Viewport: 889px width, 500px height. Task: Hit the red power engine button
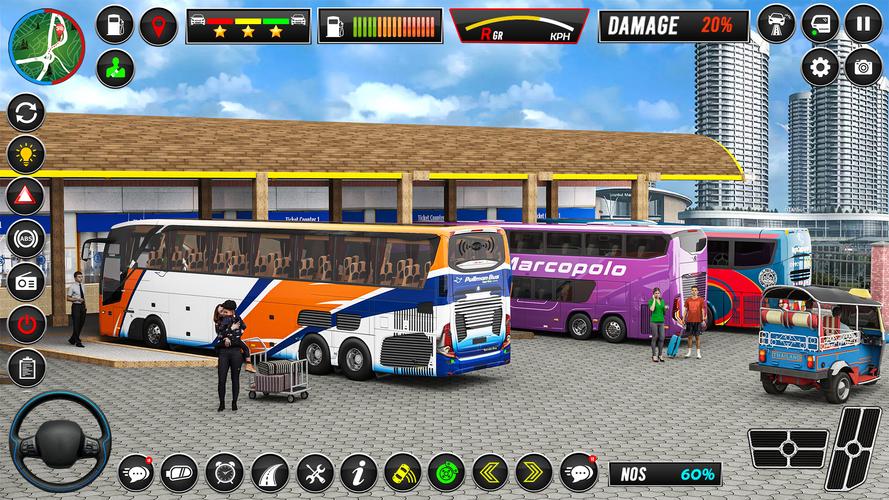tap(26, 324)
